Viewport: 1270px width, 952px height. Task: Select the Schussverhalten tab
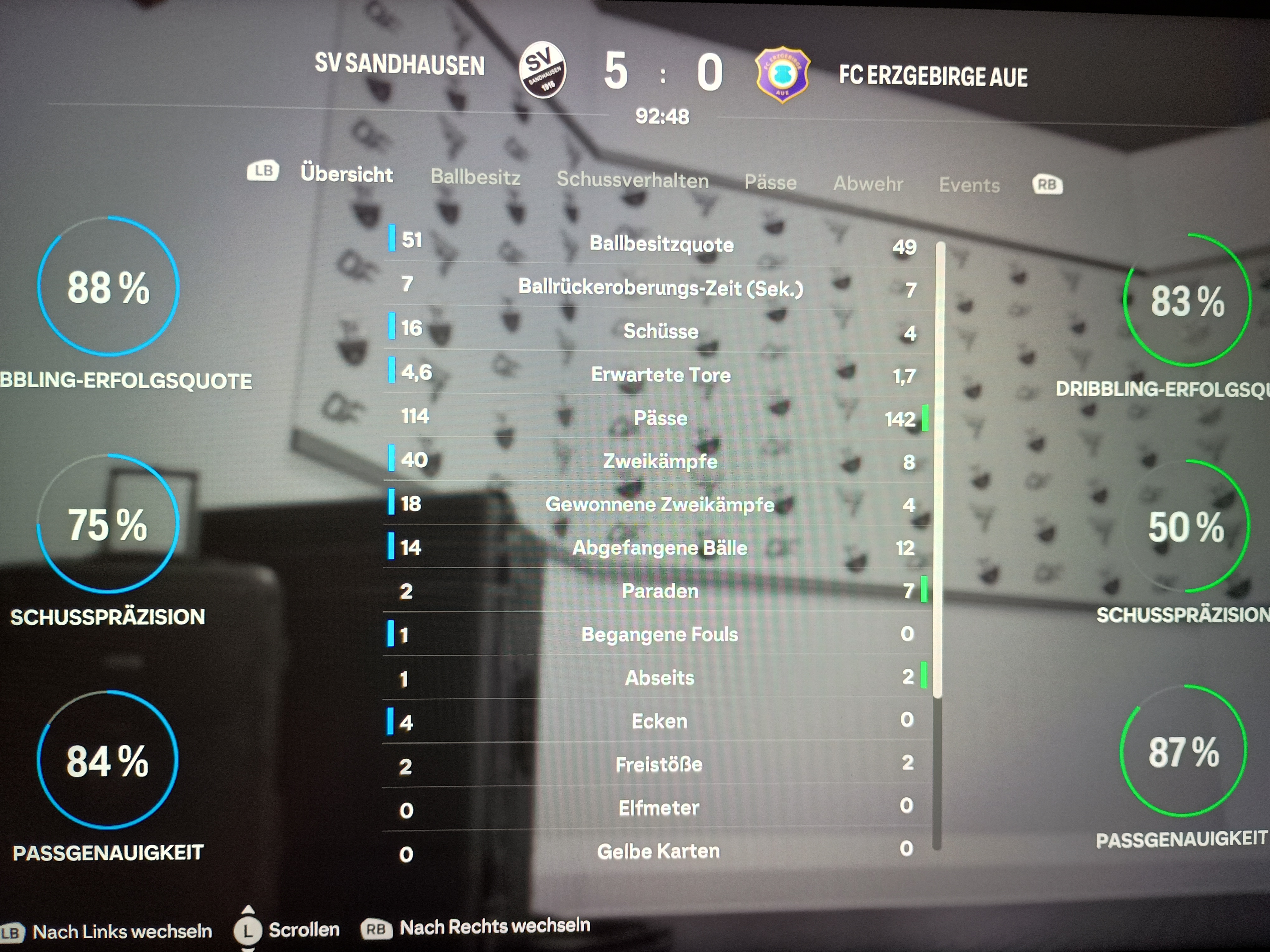633,180
